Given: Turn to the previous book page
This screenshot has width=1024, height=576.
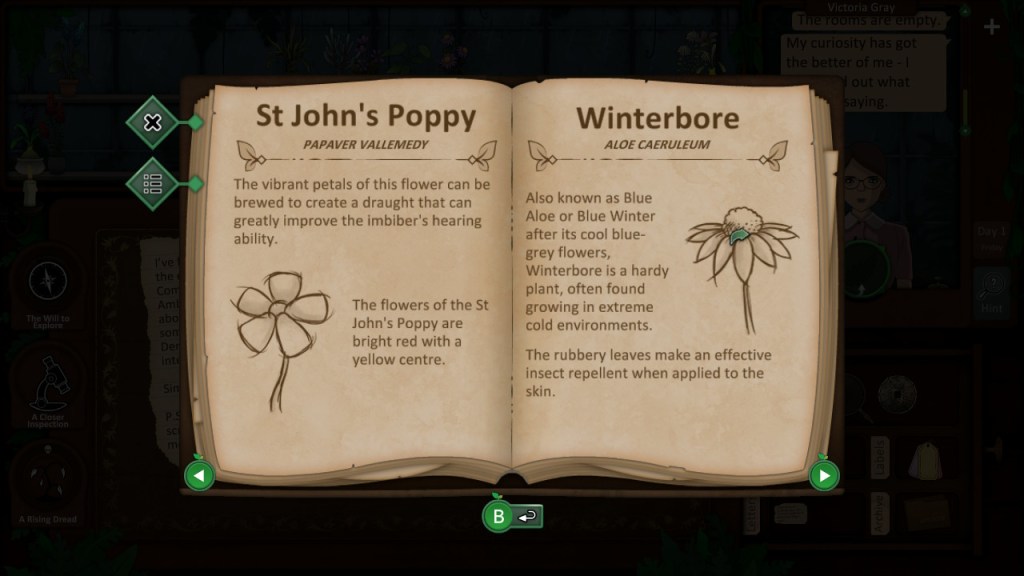Looking at the screenshot, I should tap(199, 475).
